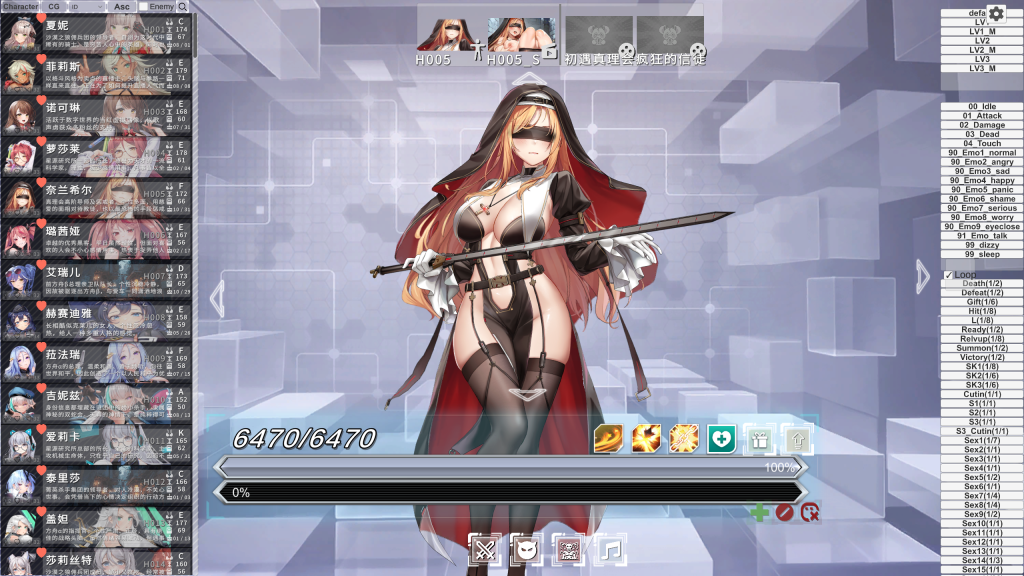This screenshot has height=576, width=1024.
Task: Select the LV2_M skin option
Action: point(982,50)
